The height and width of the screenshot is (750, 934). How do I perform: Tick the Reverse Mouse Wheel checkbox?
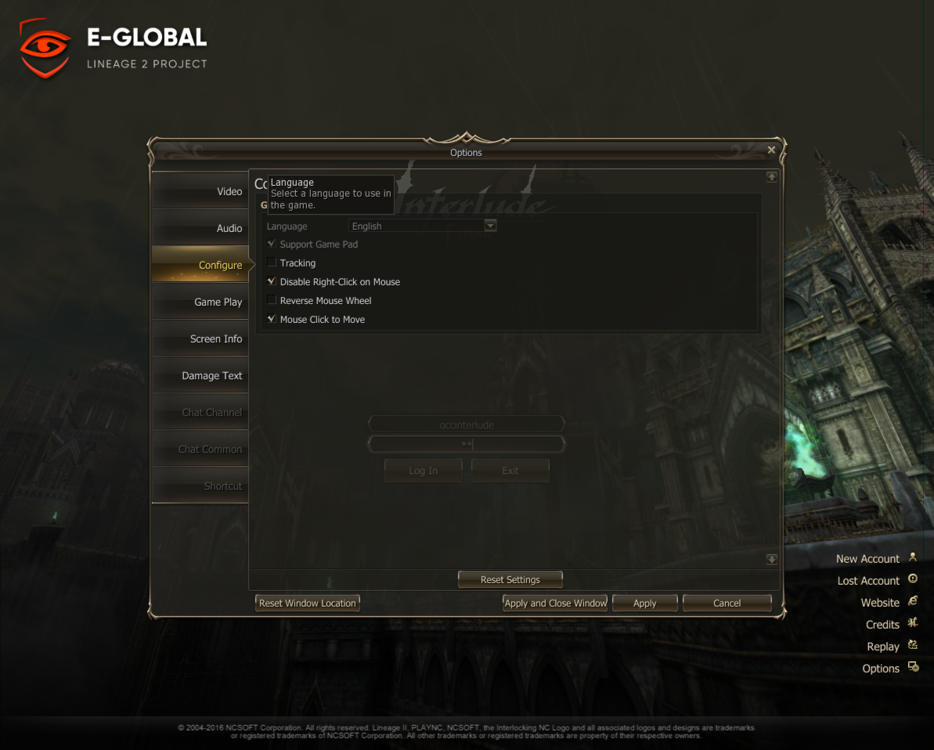coord(272,301)
